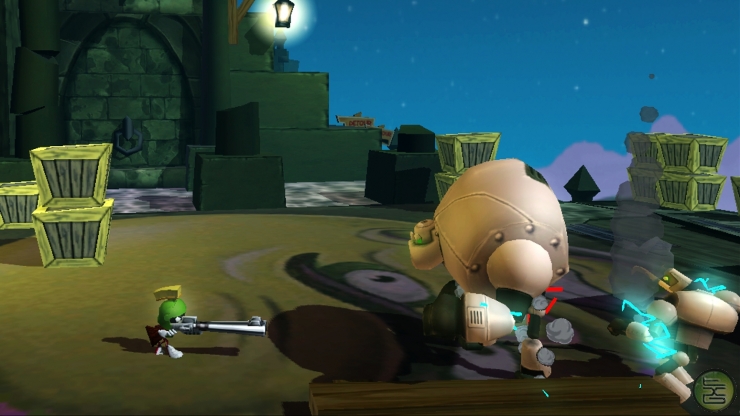The height and width of the screenshot is (416, 740).
Task: Click the green circular logo watermark
Action: pyautogui.click(x=715, y=389)
